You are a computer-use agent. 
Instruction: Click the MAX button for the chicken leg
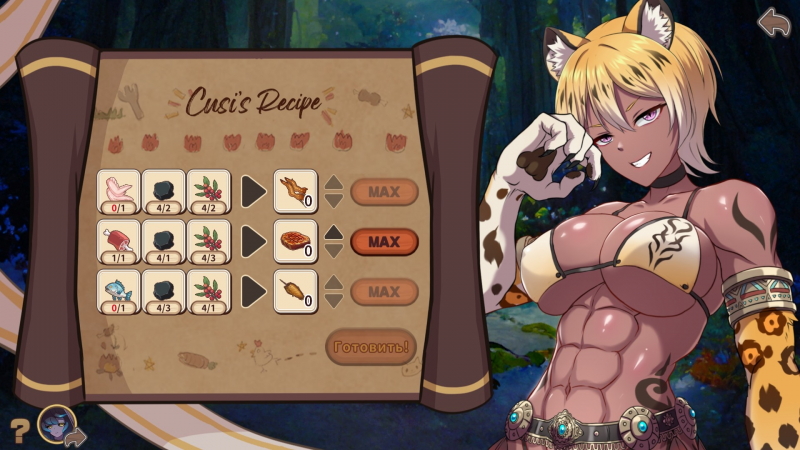[384, 191]
